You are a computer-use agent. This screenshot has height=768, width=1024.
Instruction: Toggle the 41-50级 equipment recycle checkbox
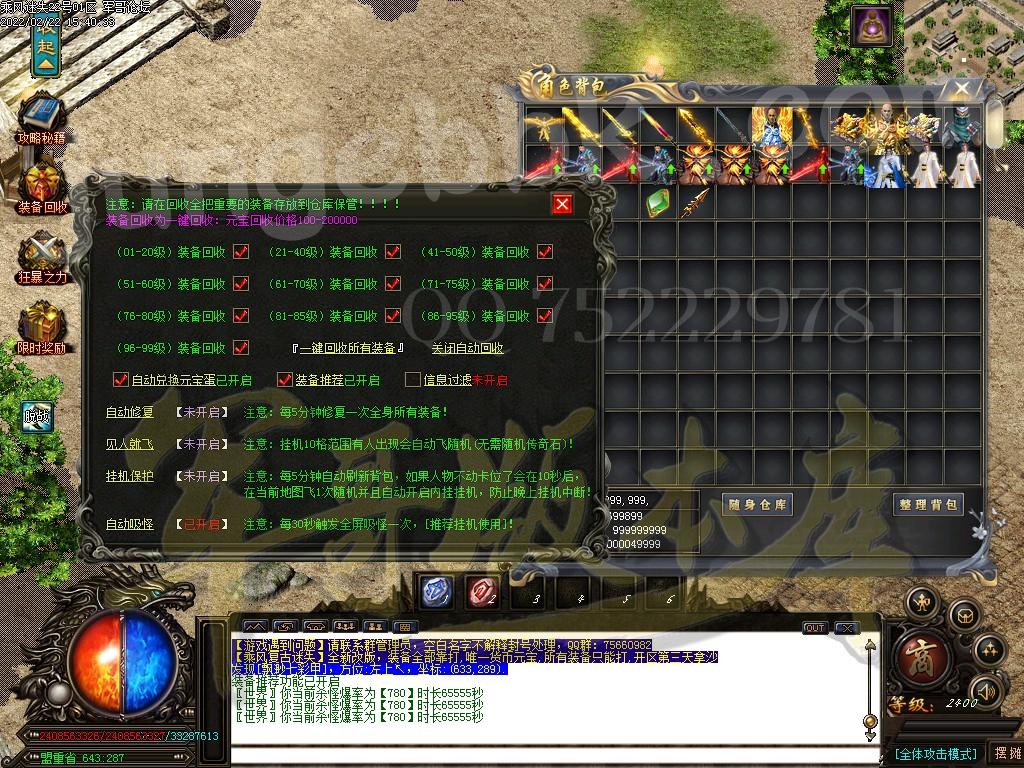click(545, 252)
